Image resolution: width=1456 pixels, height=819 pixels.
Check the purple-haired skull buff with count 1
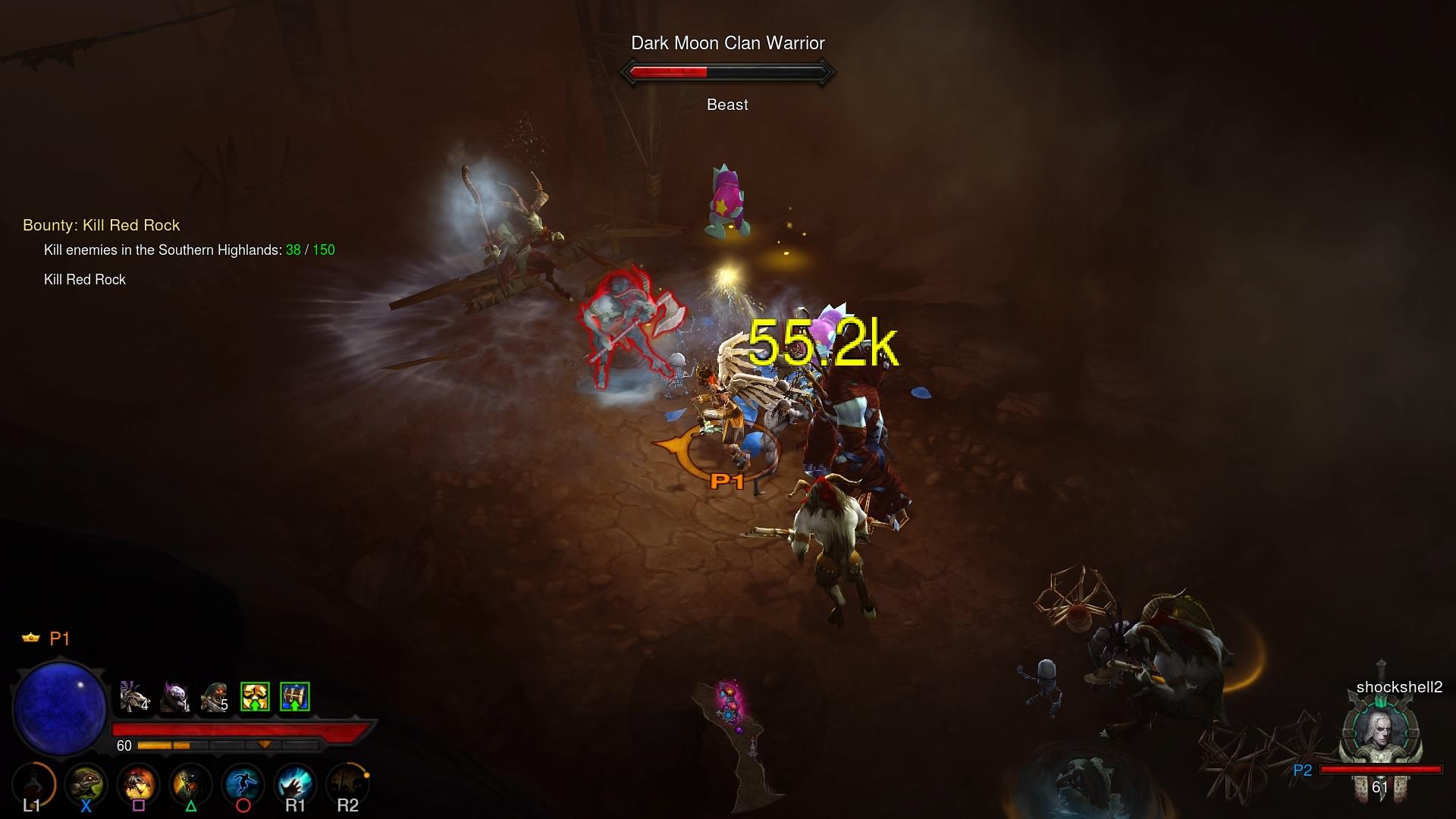[x=175, y=696]
